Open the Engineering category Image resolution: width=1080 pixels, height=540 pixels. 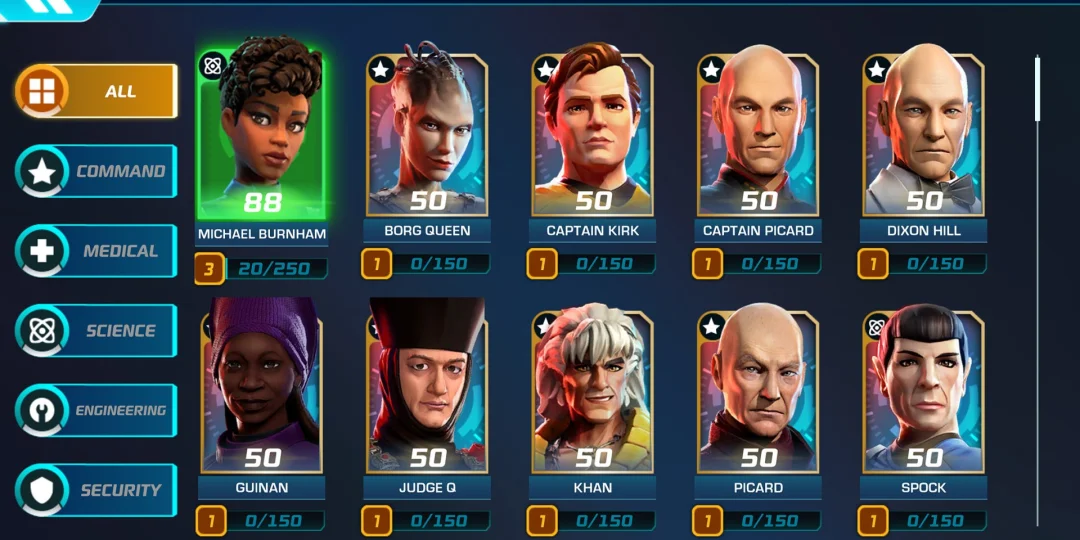96,410
